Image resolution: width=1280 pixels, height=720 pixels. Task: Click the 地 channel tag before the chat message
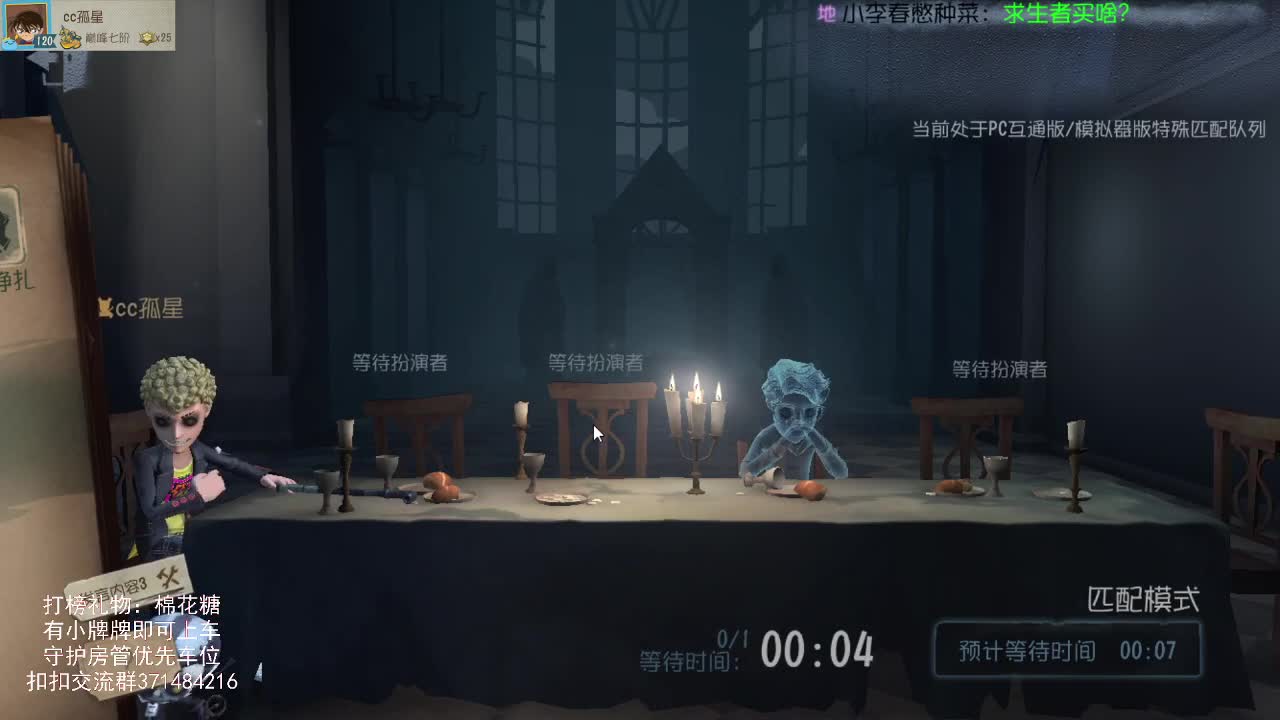(826, 14)
